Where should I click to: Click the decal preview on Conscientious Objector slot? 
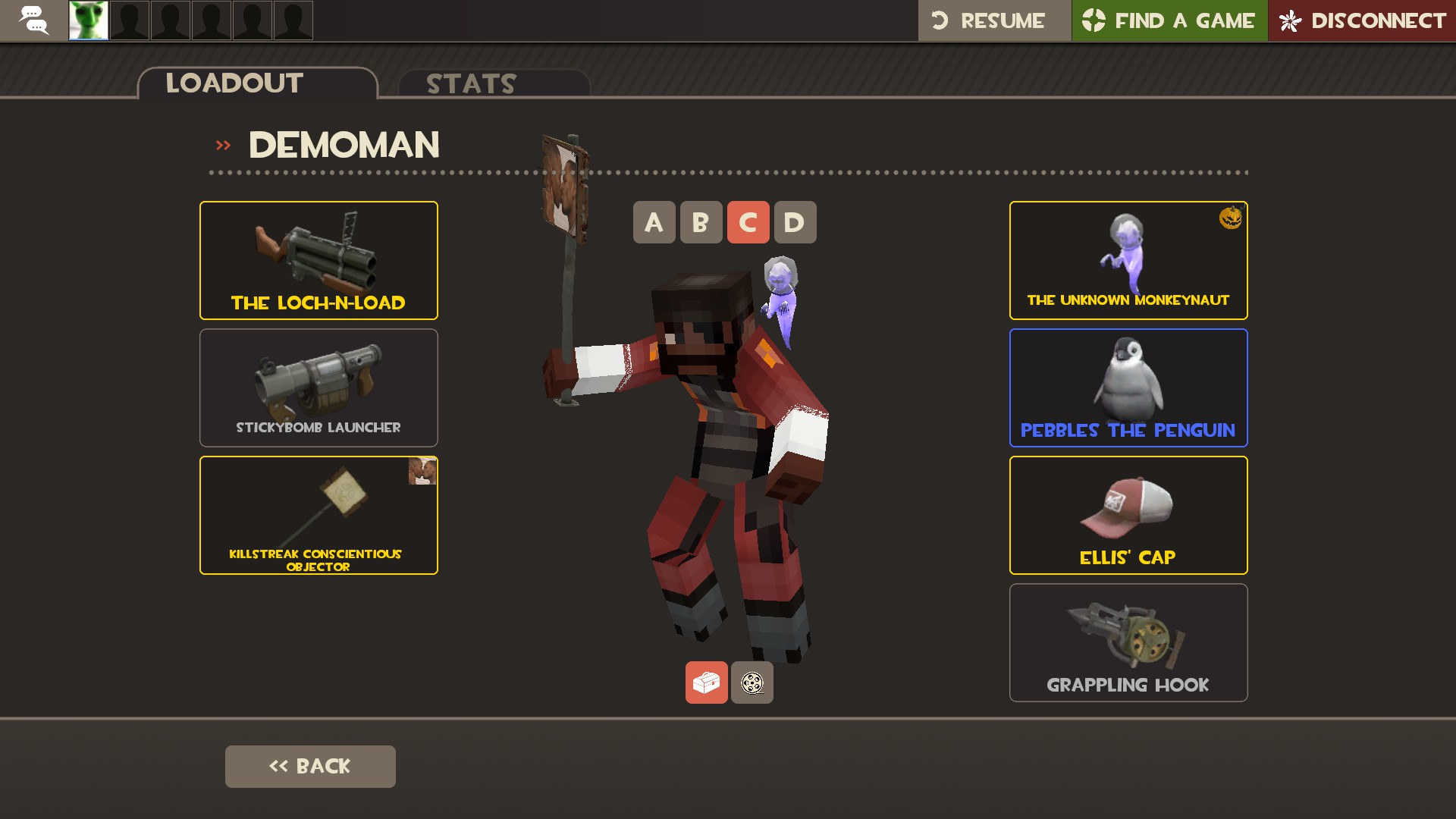click(x=422, y=472)
